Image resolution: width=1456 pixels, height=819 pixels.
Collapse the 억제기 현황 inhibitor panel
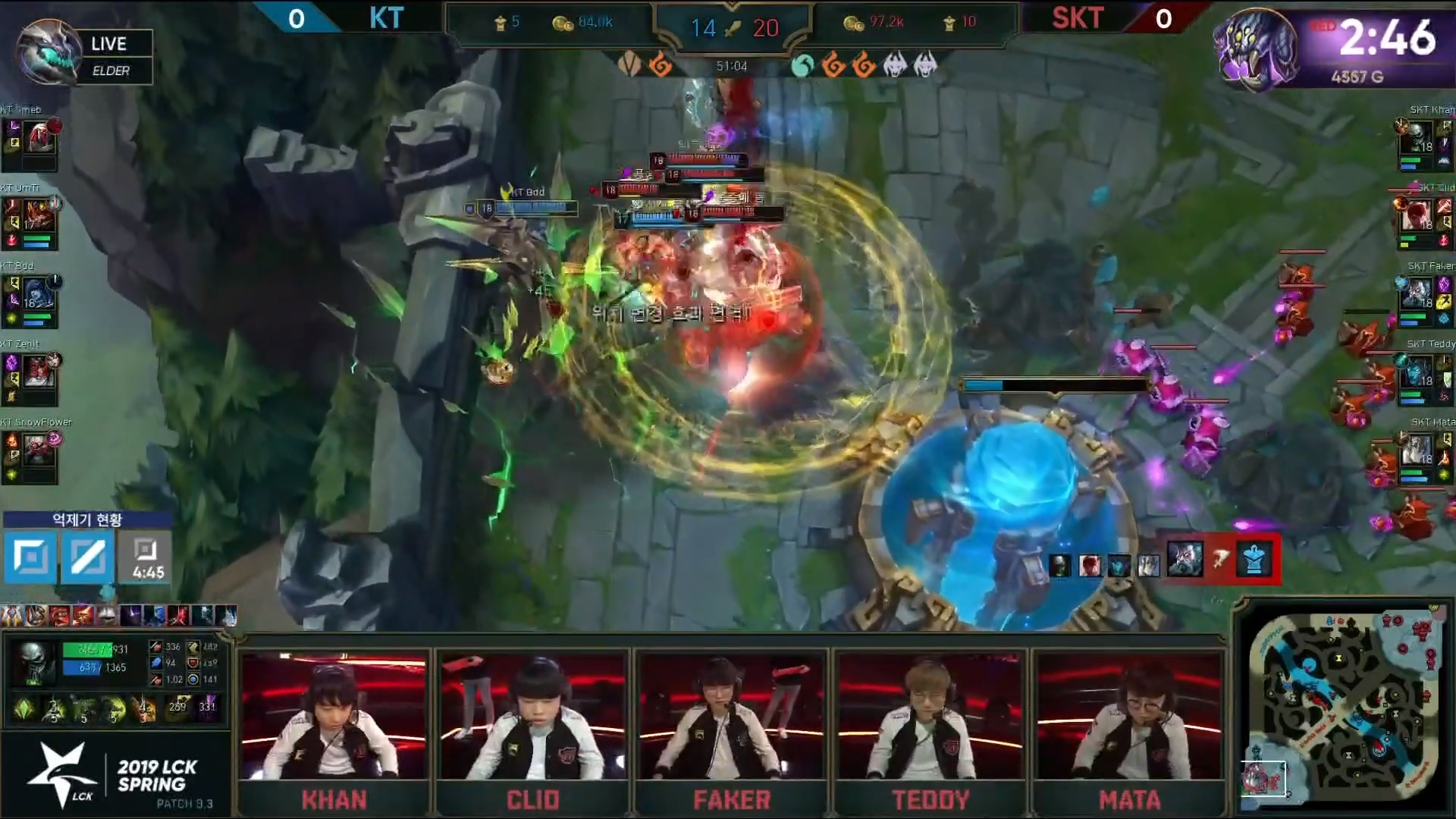88,520
